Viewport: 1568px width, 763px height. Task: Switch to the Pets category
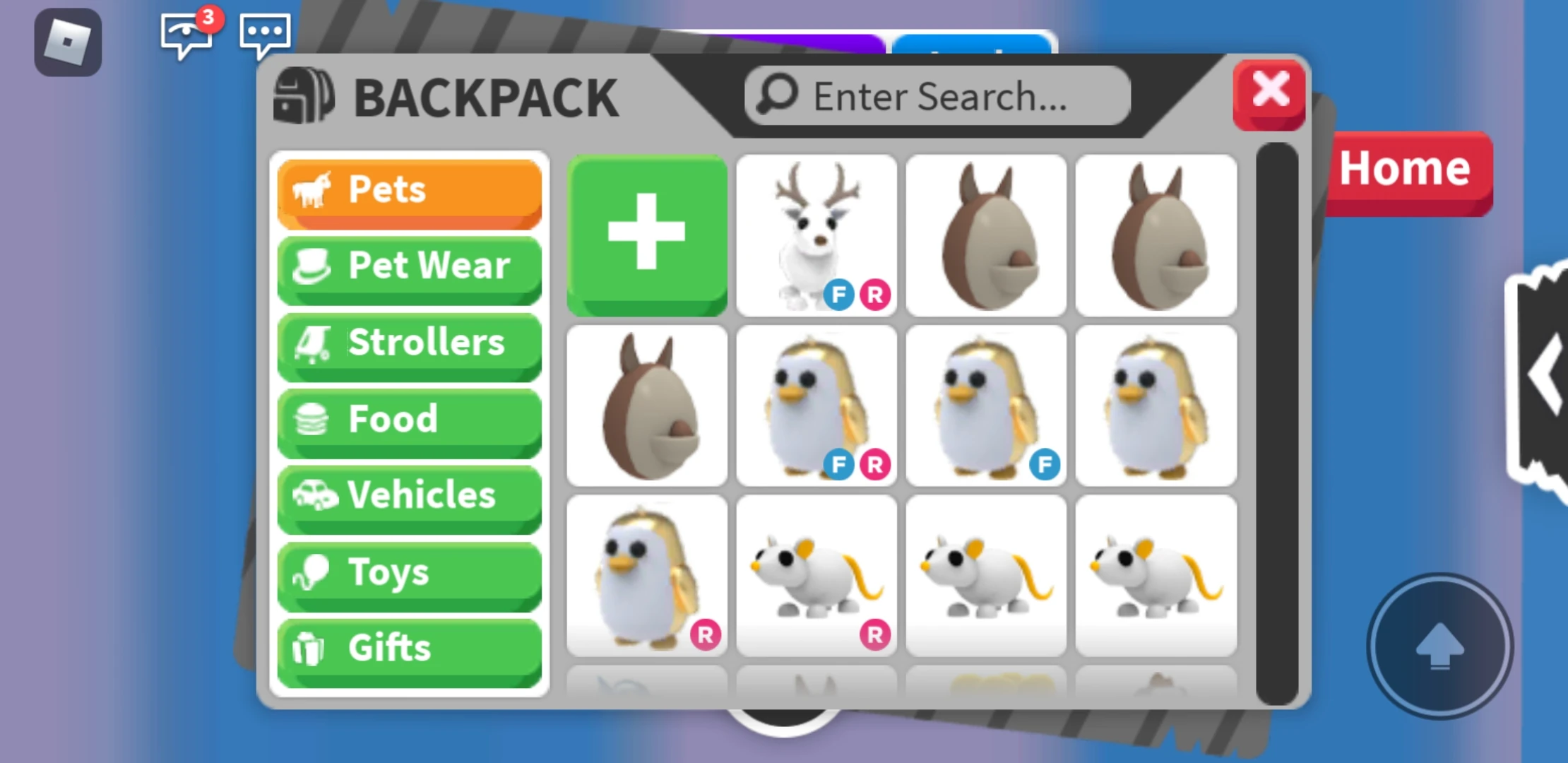point(409,188)
